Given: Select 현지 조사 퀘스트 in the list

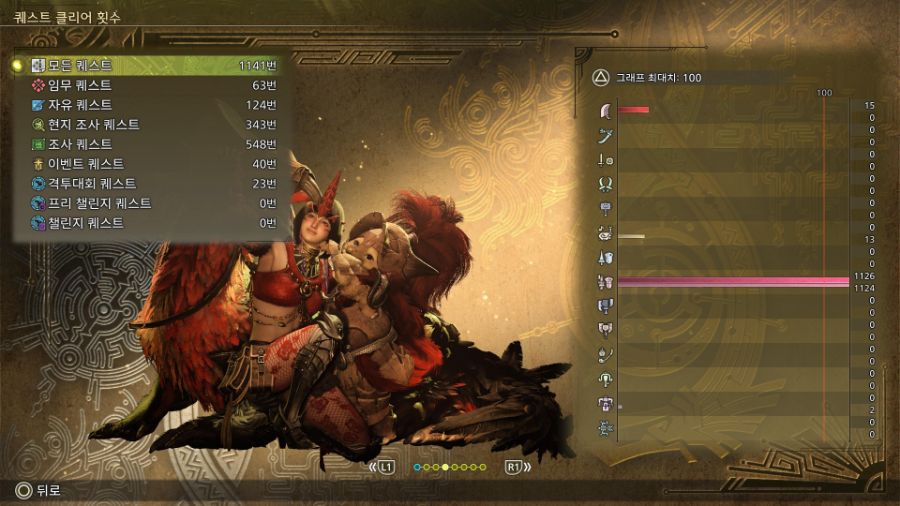Looking at the screenshot, I should 150,125.
